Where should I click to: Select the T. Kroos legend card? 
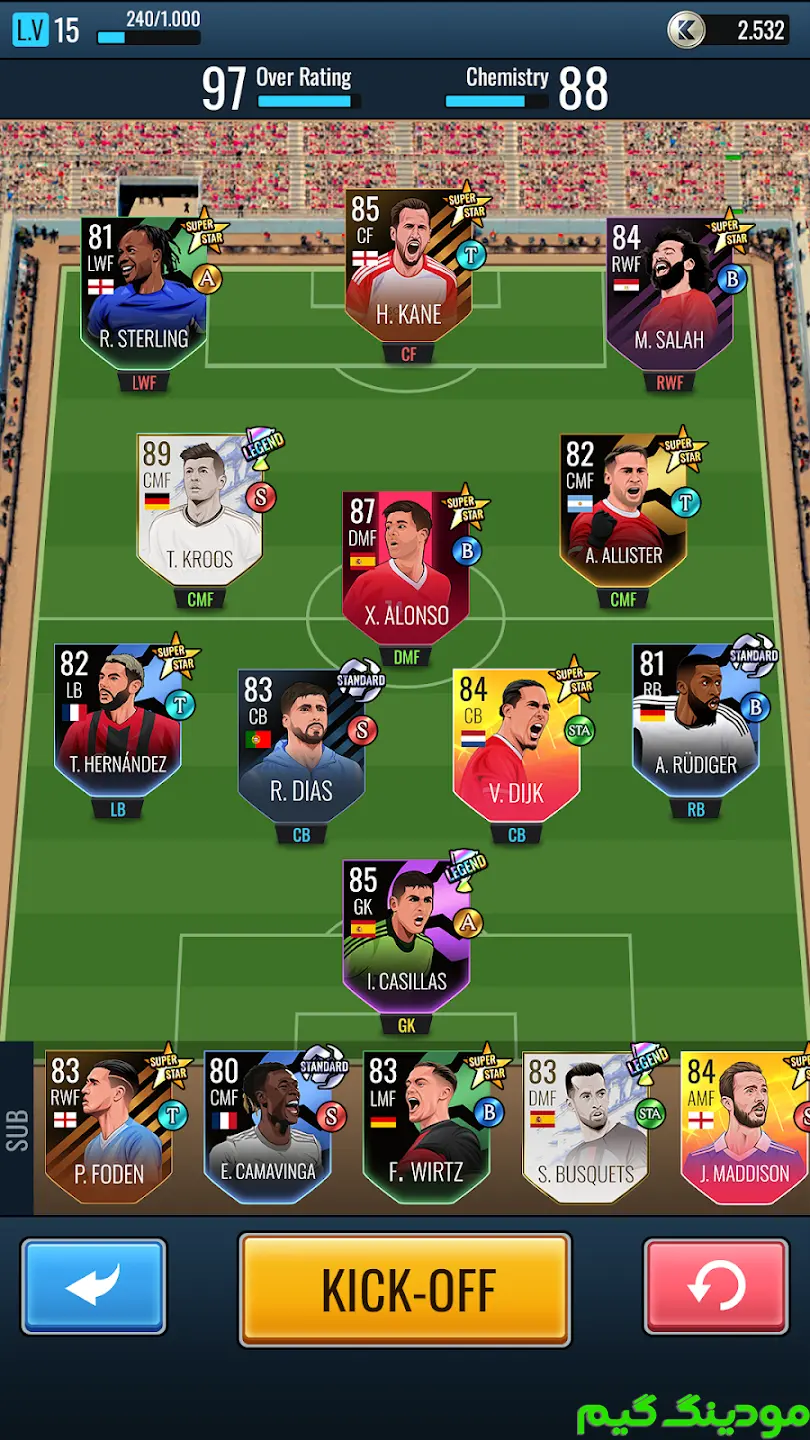(x=200, y=511)
